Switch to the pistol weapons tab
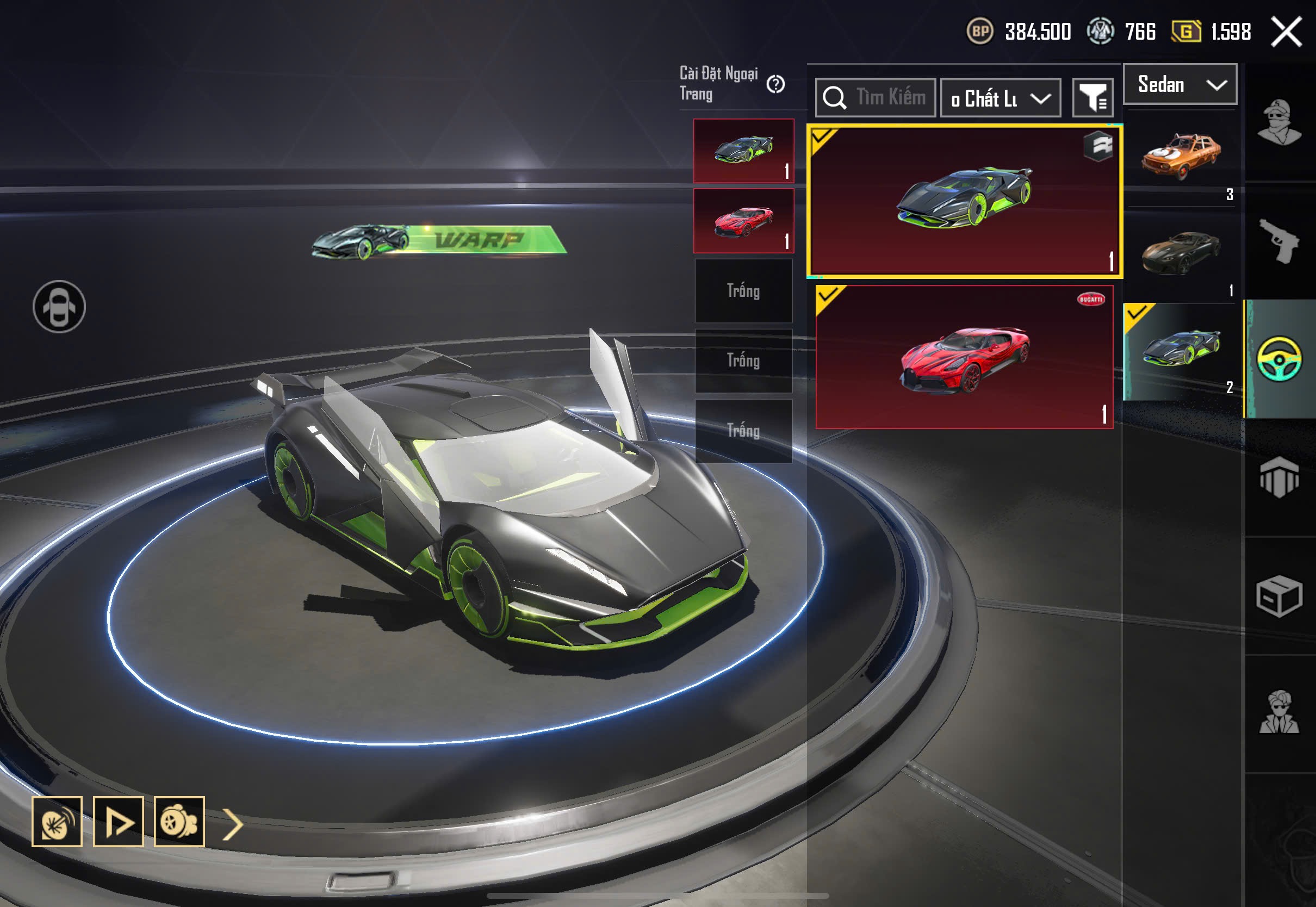This screenshot has width=1316, height=907. coord(1279,241)
